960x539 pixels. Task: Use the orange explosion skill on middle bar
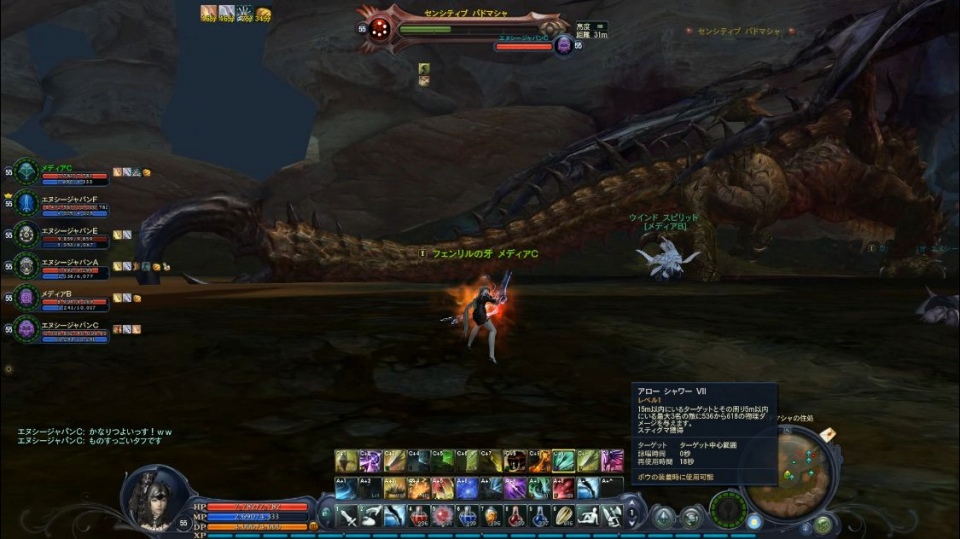418,488
